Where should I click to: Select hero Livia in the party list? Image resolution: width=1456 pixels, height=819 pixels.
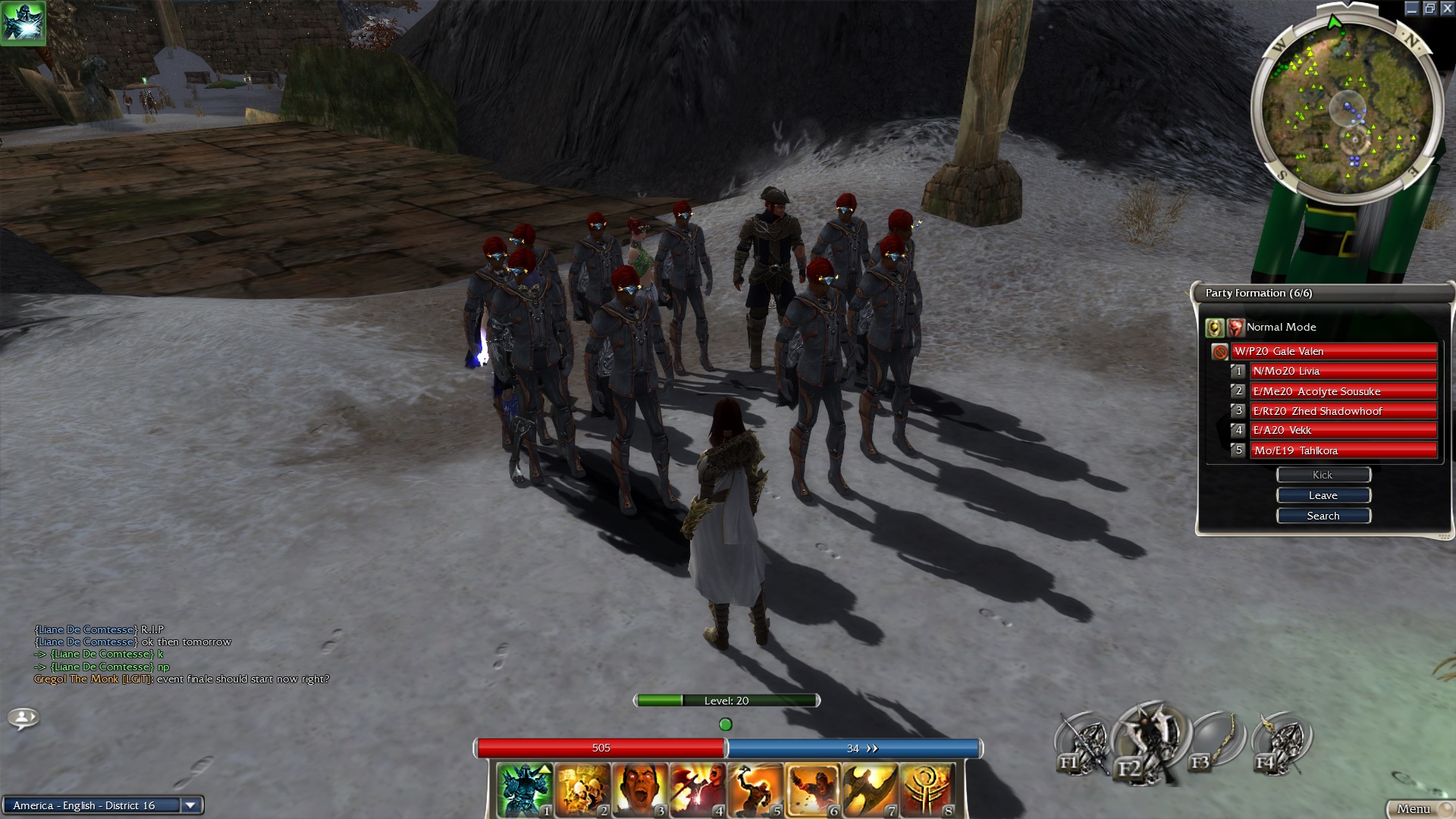[x=1342, y=371]
